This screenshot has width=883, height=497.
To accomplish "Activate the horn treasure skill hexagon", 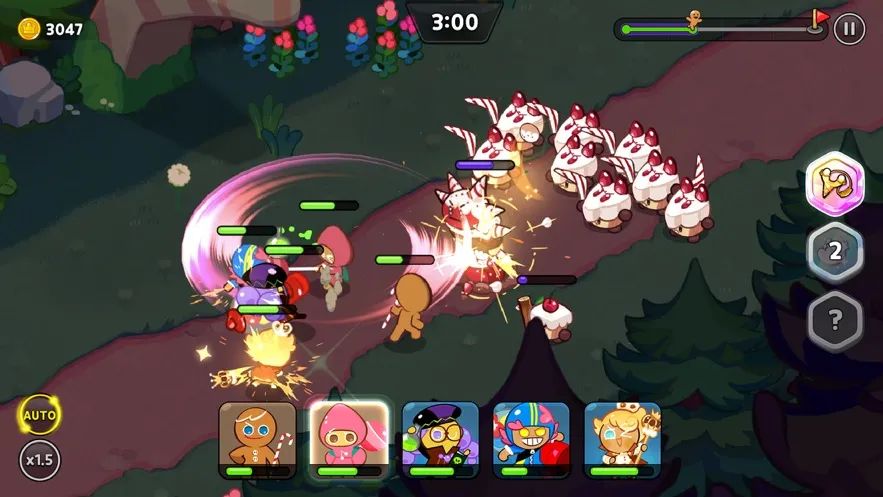I will point(835,181).
